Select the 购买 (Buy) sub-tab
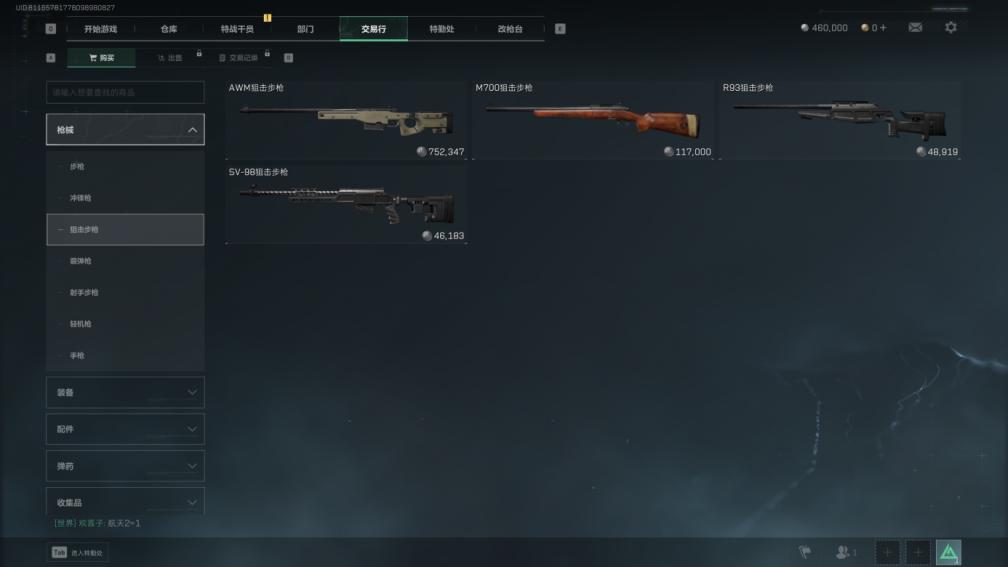The width and height of the screenshot is (1008, 567). [x=101, y=58]
